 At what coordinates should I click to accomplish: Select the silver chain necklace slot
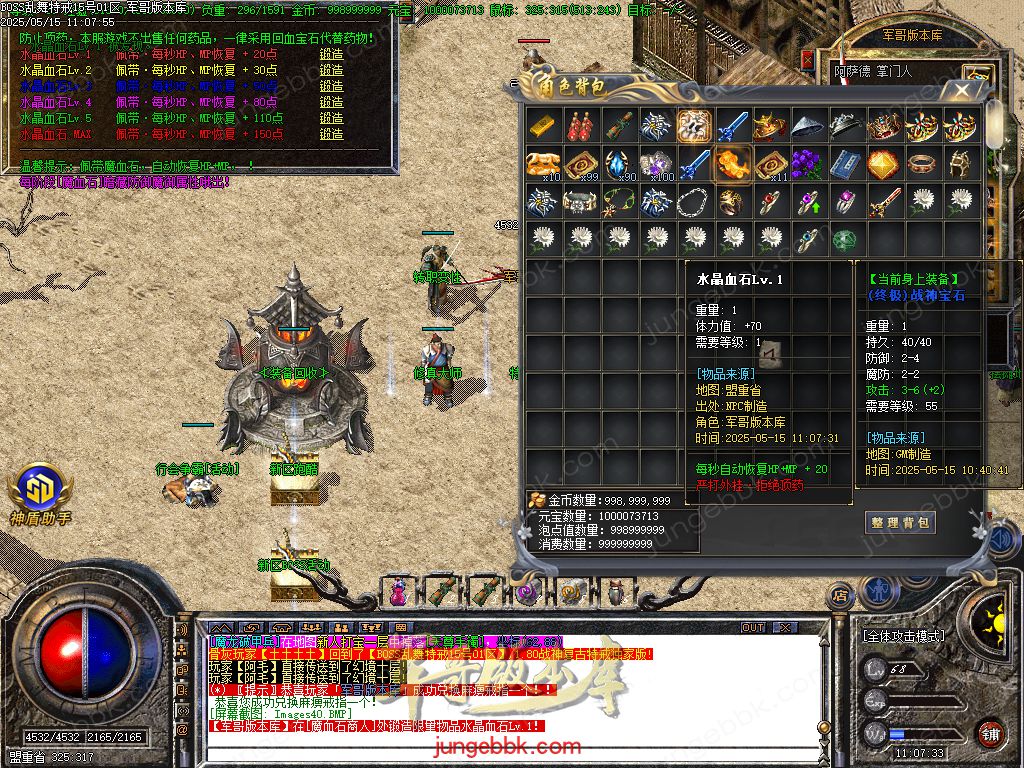tap(695, 202)
